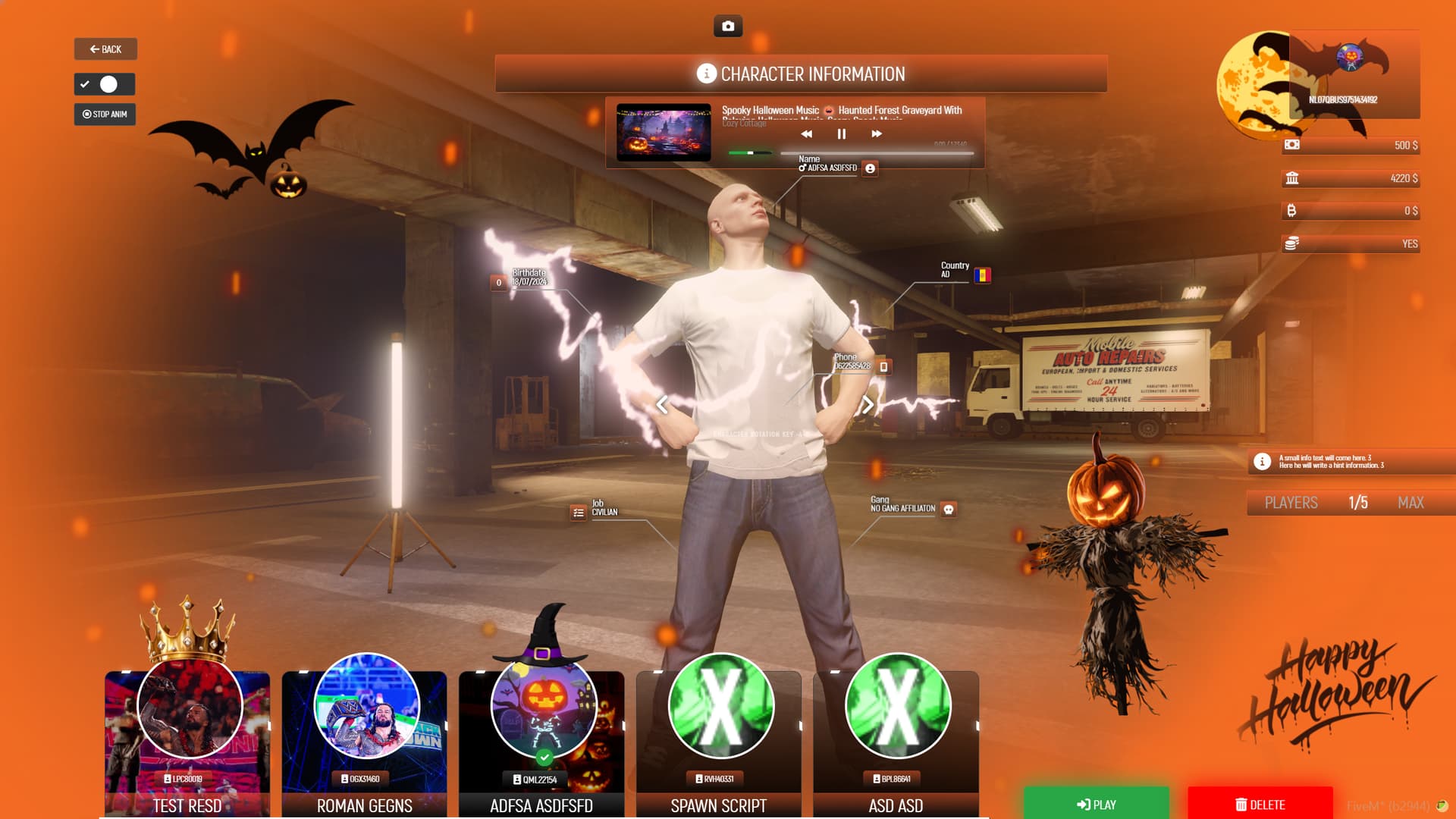Adjust the music volume slider
1456x819 pixels.
coord(749,153)
